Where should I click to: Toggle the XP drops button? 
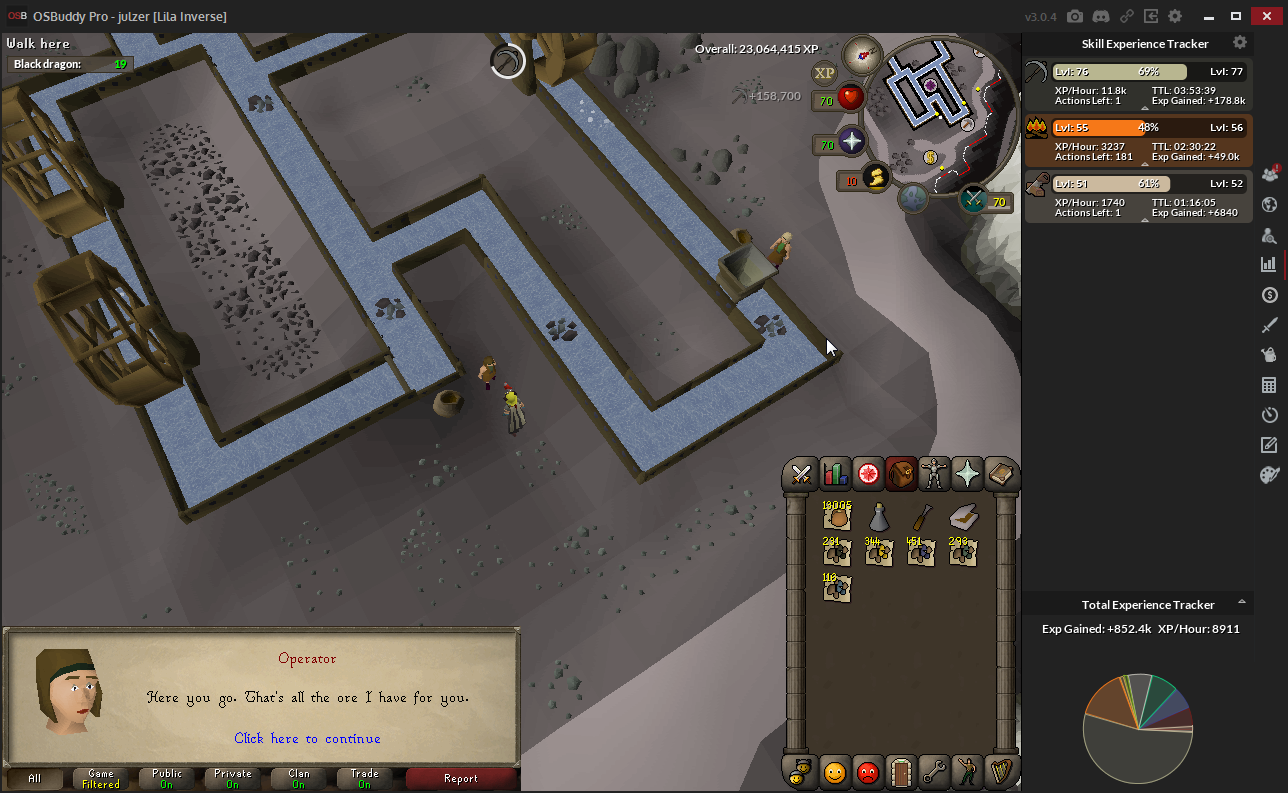[x=824, y=72]
